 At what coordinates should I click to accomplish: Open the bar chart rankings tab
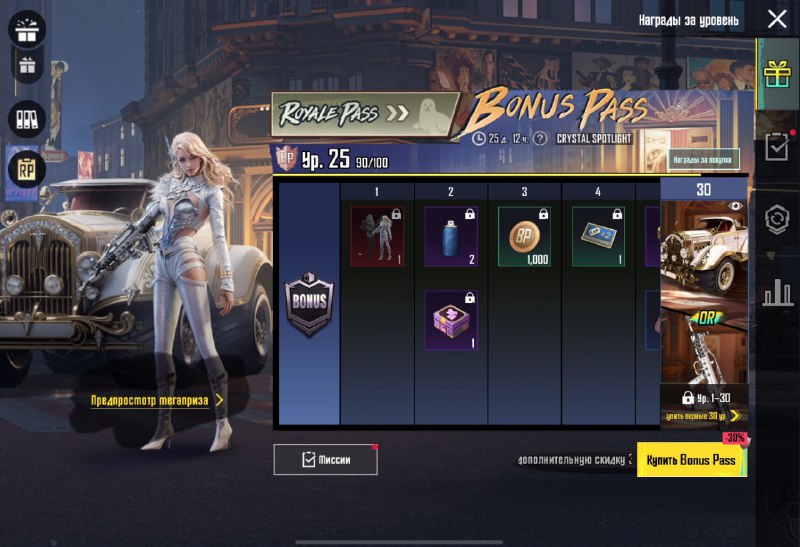pos(777,293)
